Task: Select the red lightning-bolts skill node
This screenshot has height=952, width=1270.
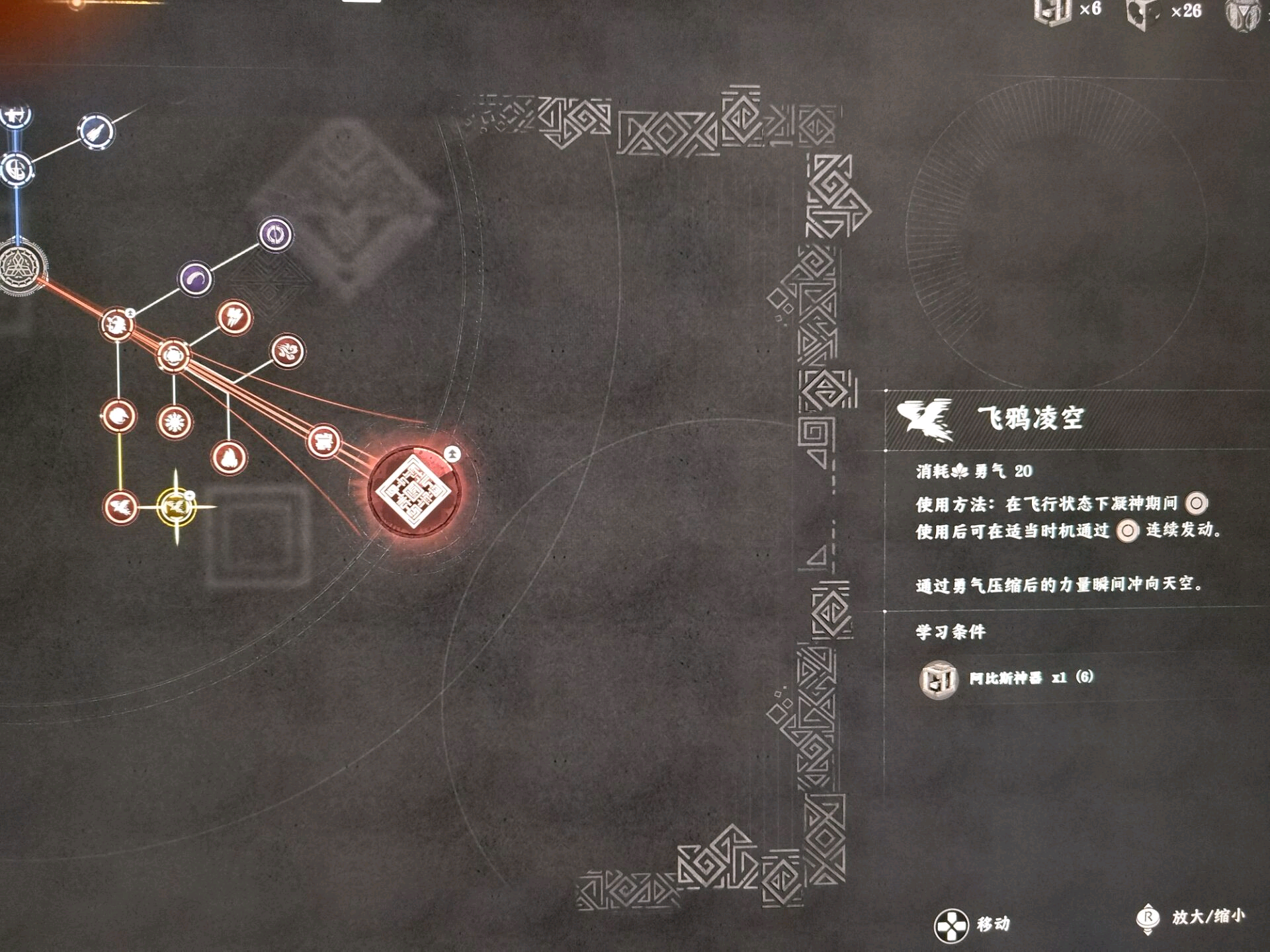Action: (234, 318)
